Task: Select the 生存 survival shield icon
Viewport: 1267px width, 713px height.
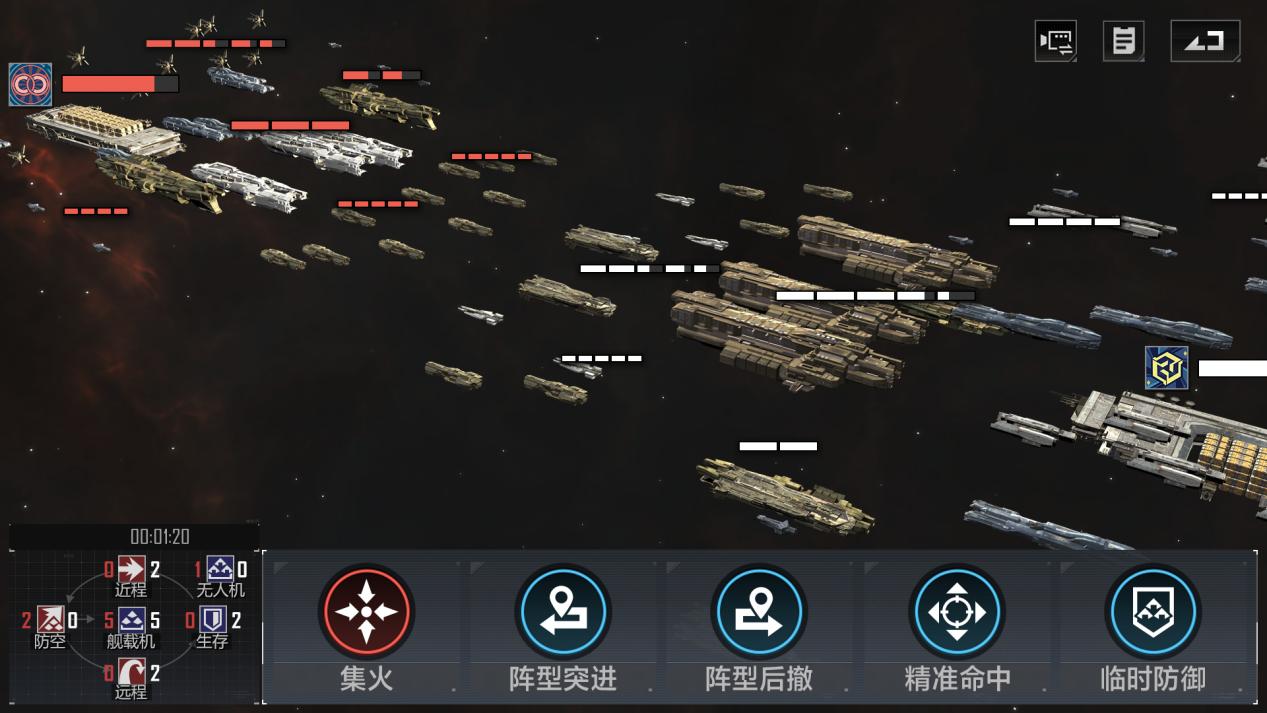Action: coord(212,621)
